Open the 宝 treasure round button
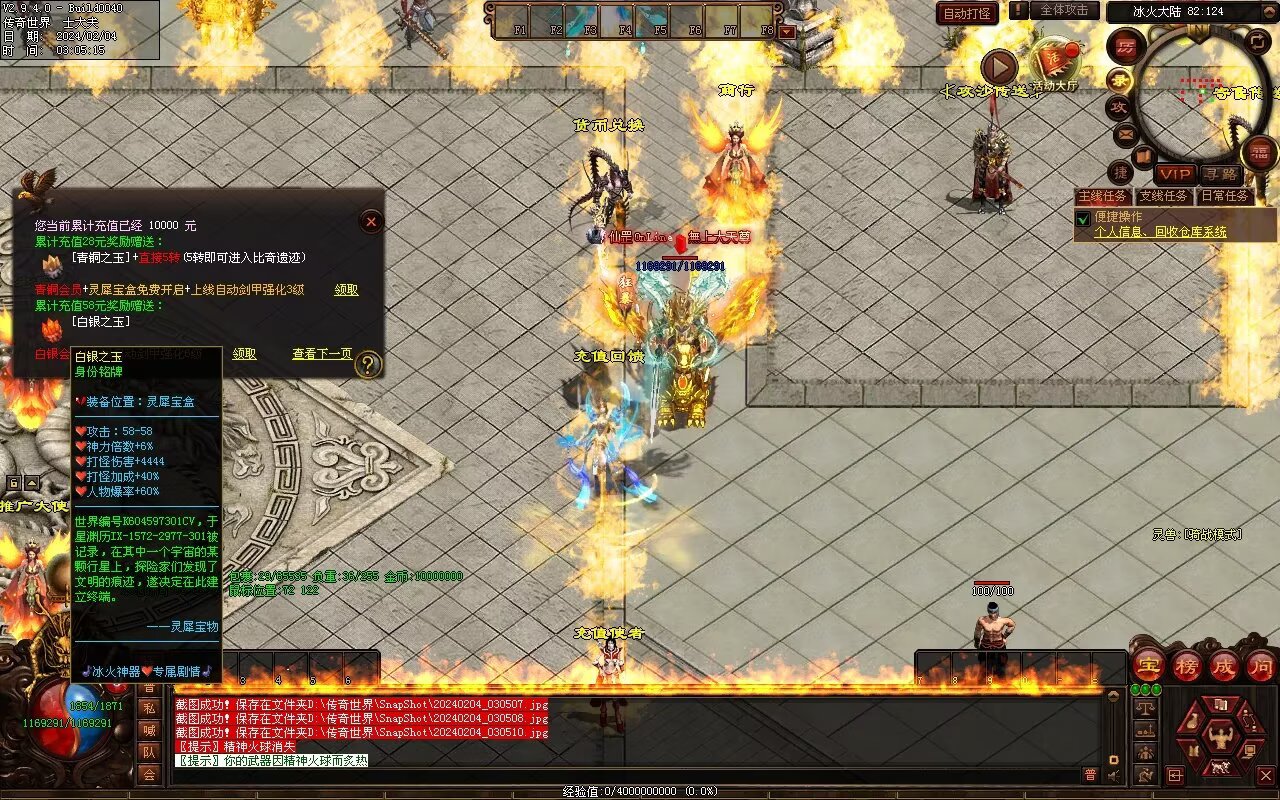 click(x=1148, y=665)
